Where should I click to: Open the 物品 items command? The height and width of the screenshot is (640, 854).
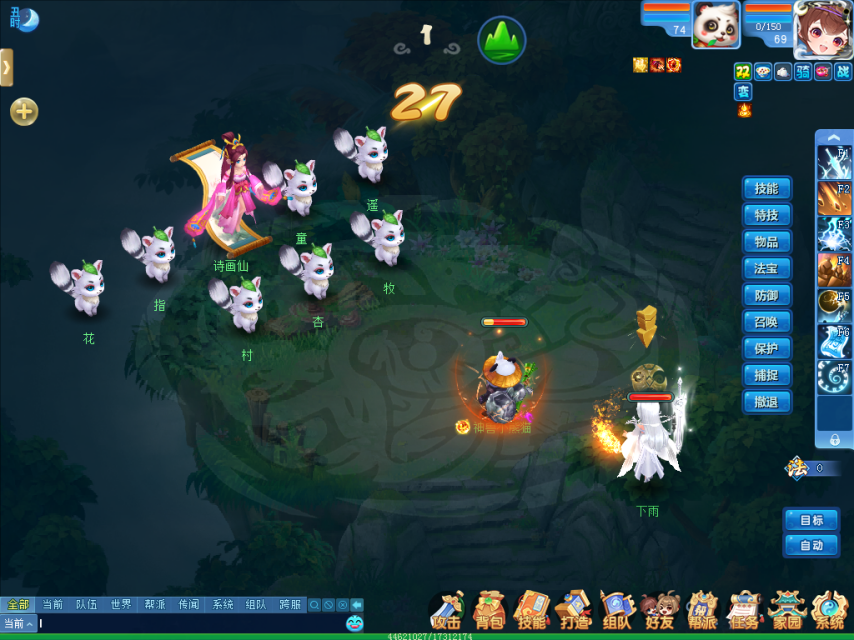[x=767, y=242]
